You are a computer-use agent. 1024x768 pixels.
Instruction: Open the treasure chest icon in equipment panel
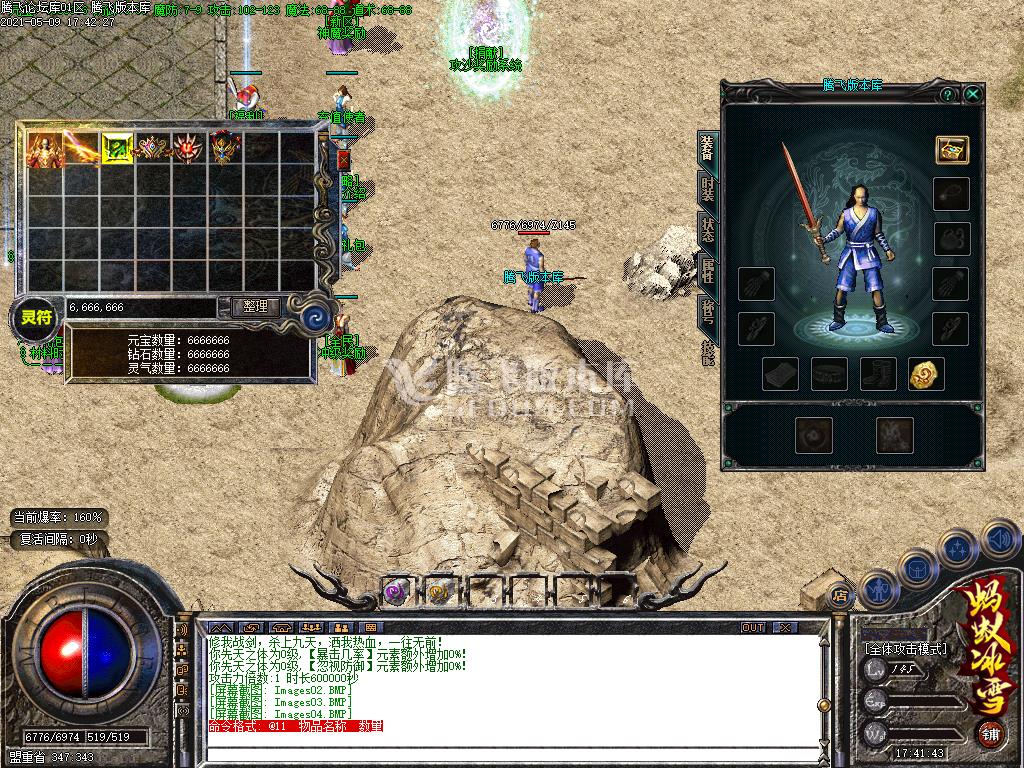(x=951, y=149)
